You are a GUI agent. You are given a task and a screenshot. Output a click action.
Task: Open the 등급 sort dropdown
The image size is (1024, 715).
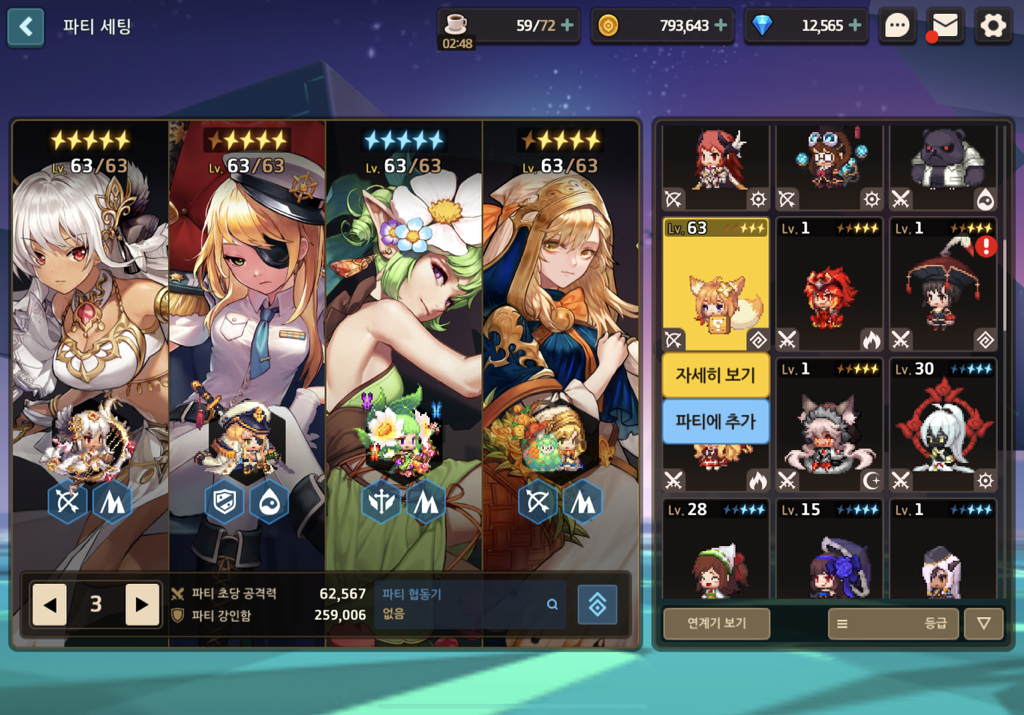click(x=893, y=623)
